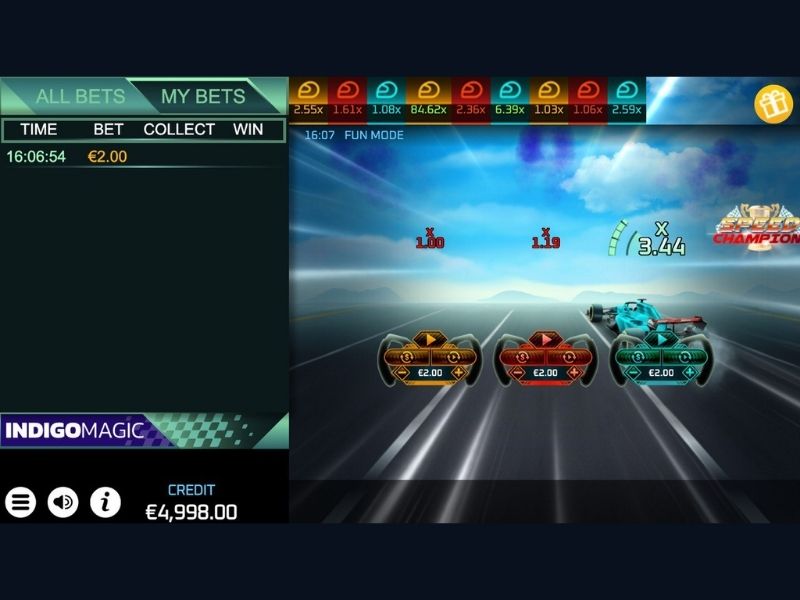Raise the teal panel's bet amount

[687, 373]
